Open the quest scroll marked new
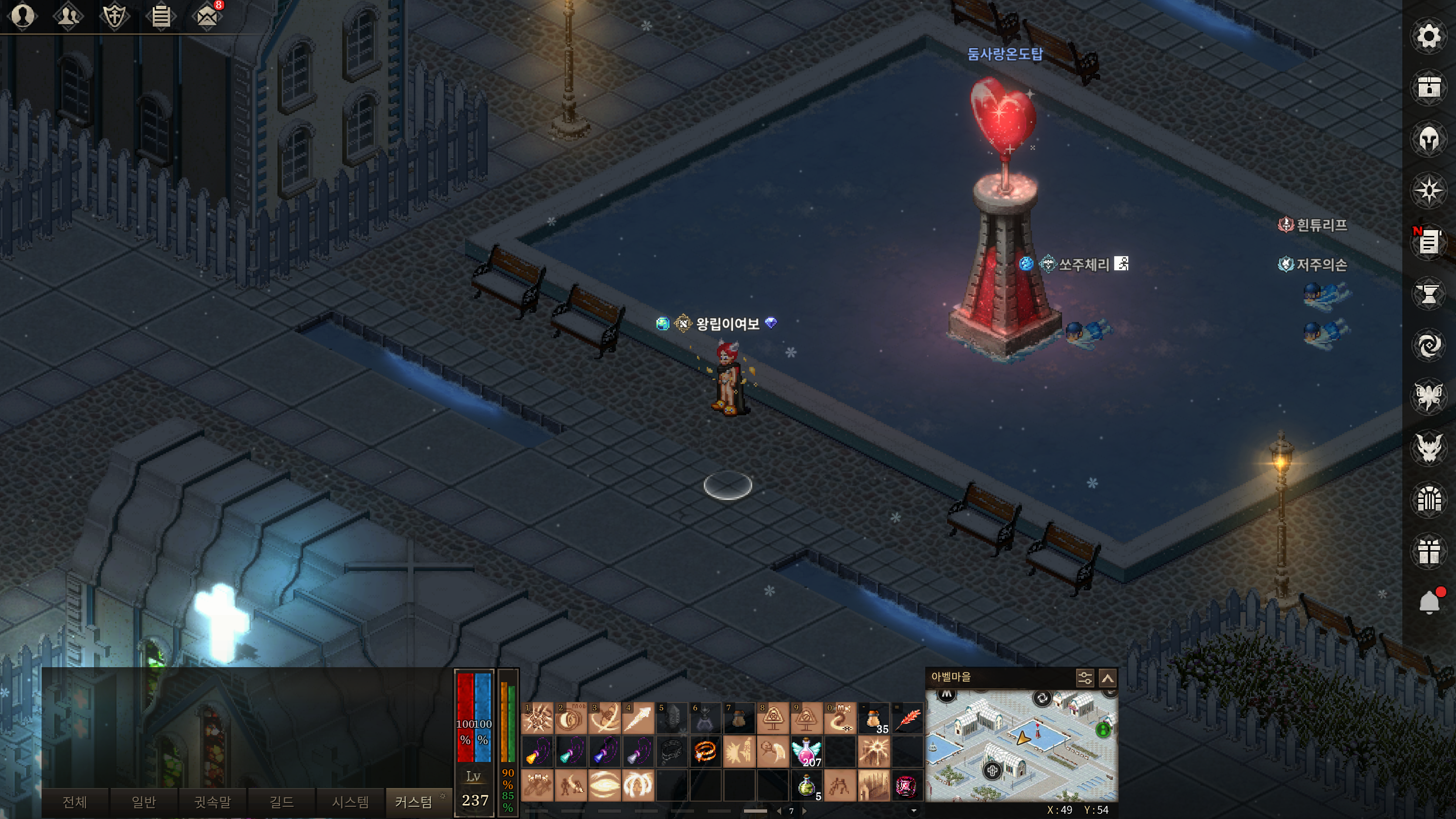This screenshot has width=1456, height=819. tap(1428, 242)
